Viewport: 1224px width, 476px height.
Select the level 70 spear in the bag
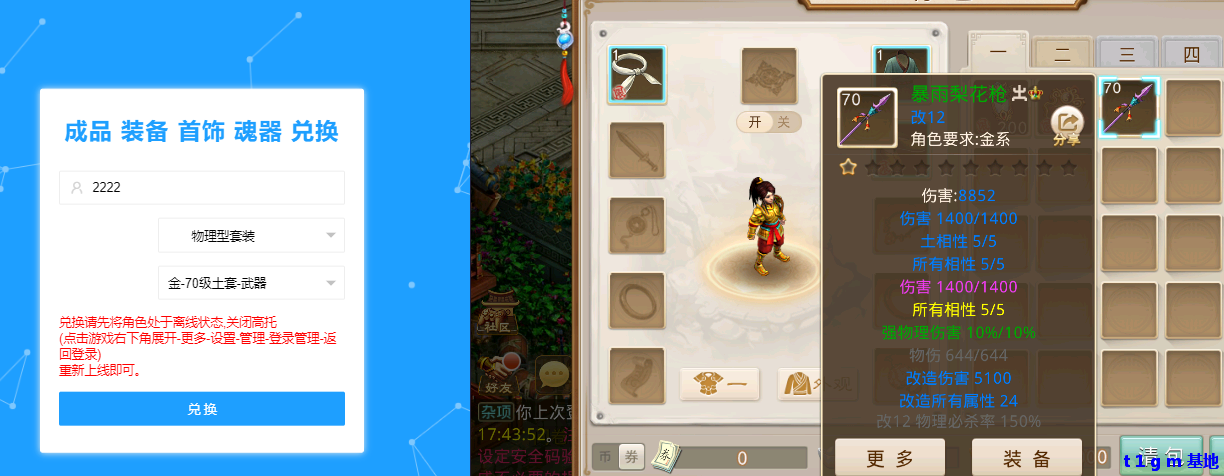click(1129, 107)
